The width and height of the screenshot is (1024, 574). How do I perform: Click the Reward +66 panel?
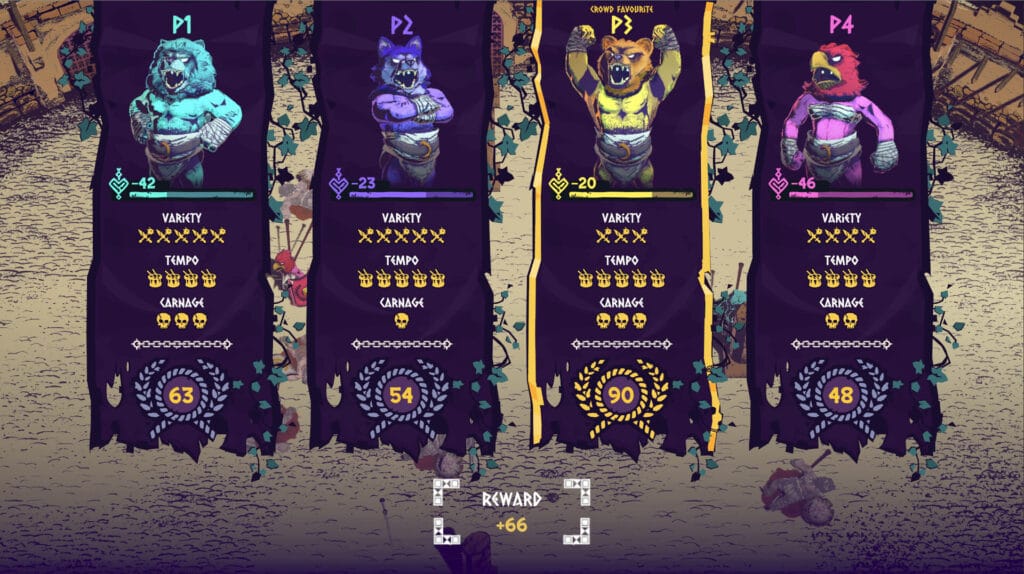pos(511,510)
